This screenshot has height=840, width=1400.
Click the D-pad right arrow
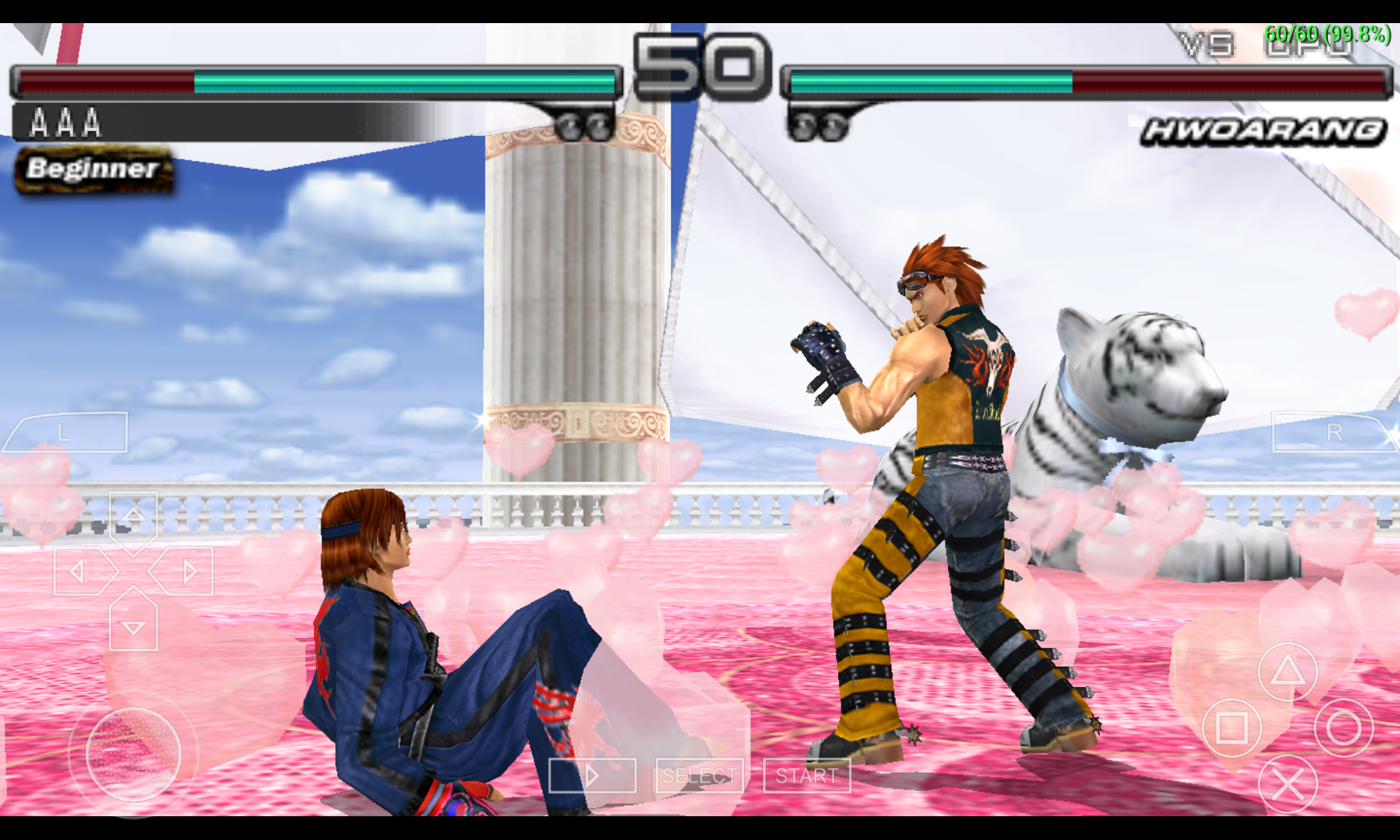pyautogui.click(x=185, y=572)
